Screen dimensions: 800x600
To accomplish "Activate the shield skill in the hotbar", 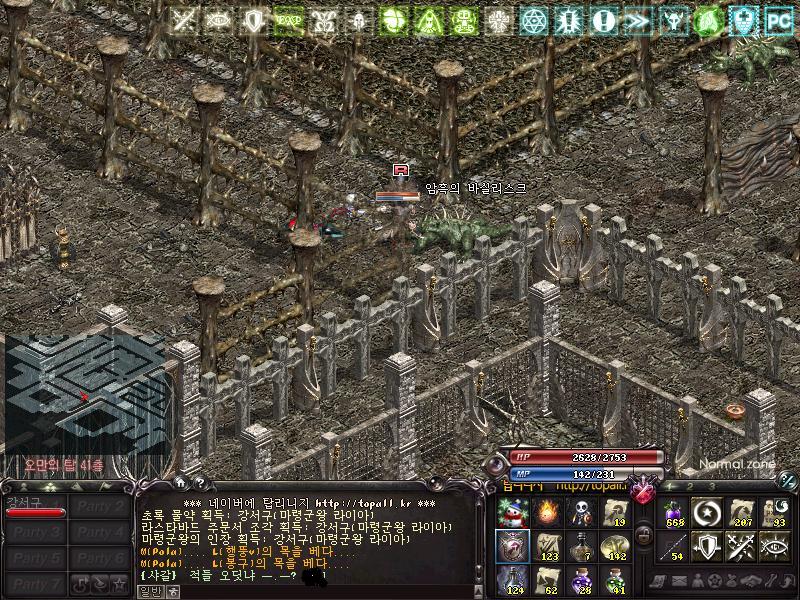I will [708, 546].
